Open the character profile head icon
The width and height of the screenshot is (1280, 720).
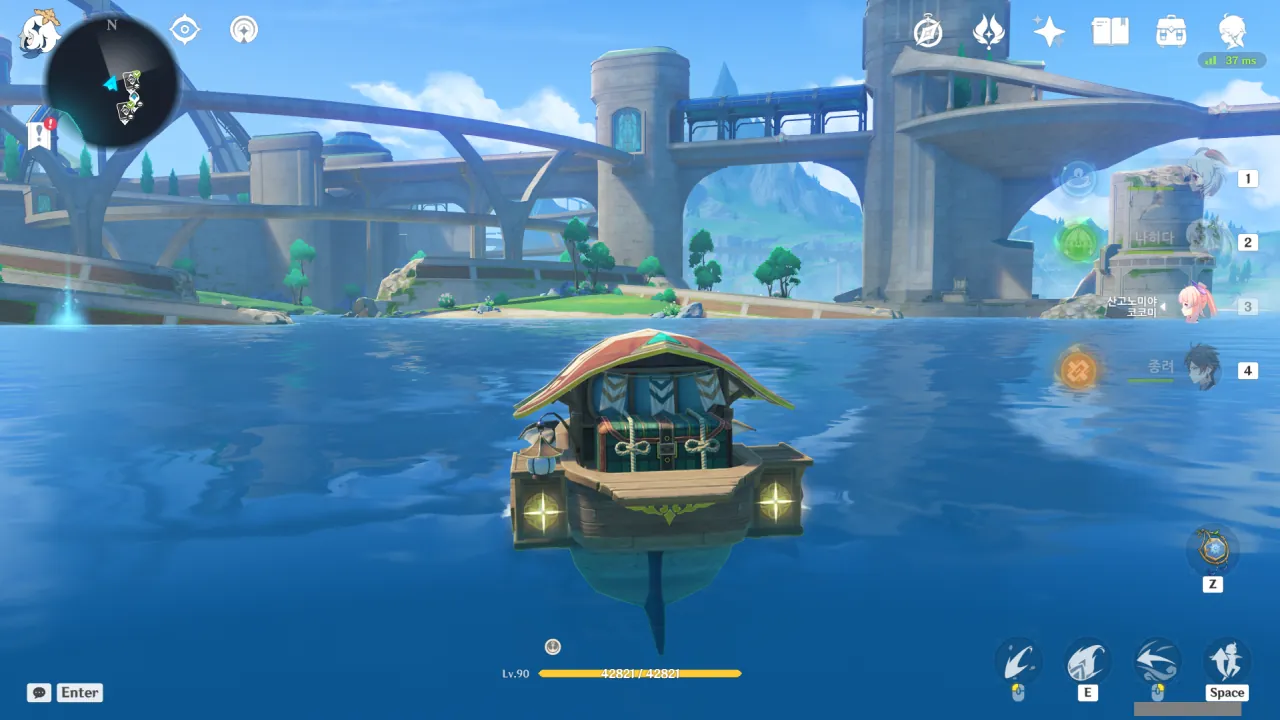[x=1232, y=32]
